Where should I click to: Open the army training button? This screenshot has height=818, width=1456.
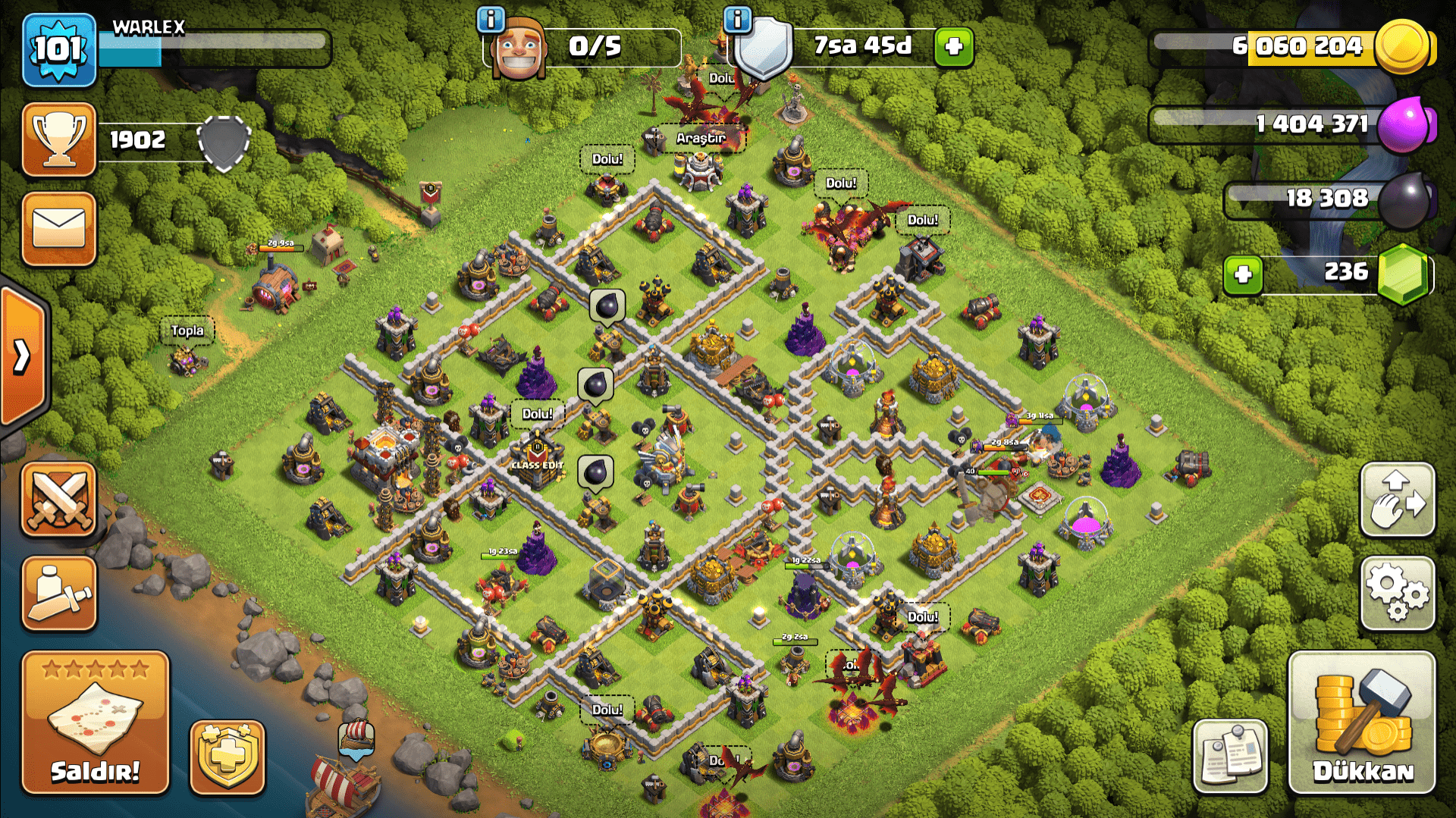[x=59, y=594]
